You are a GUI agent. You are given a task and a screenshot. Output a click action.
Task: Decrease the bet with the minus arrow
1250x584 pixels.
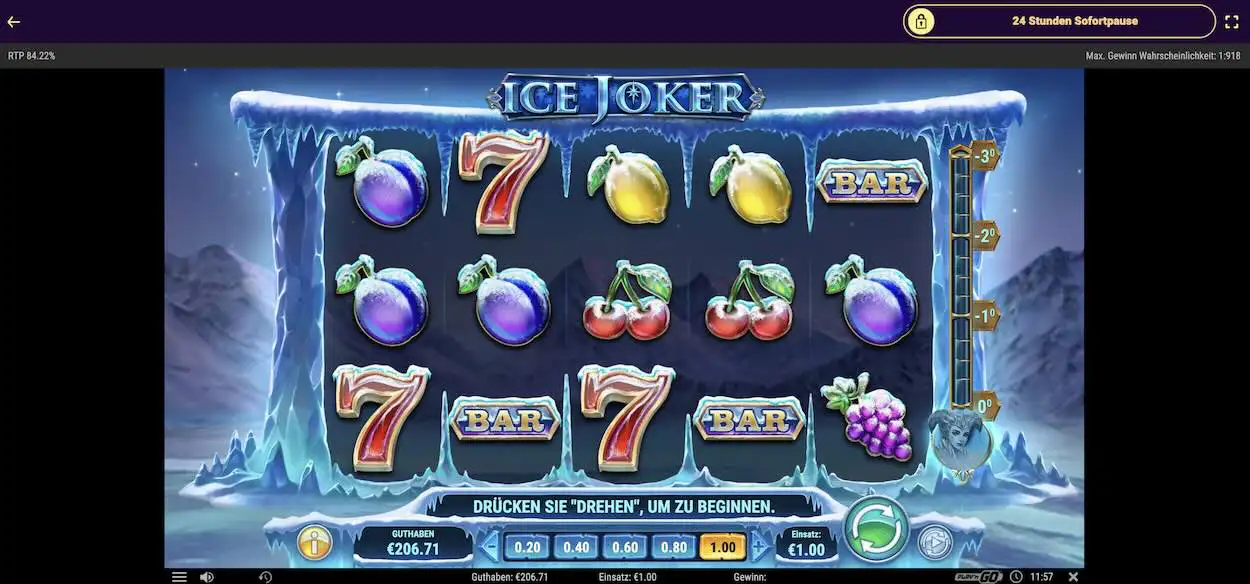(490, 546)
